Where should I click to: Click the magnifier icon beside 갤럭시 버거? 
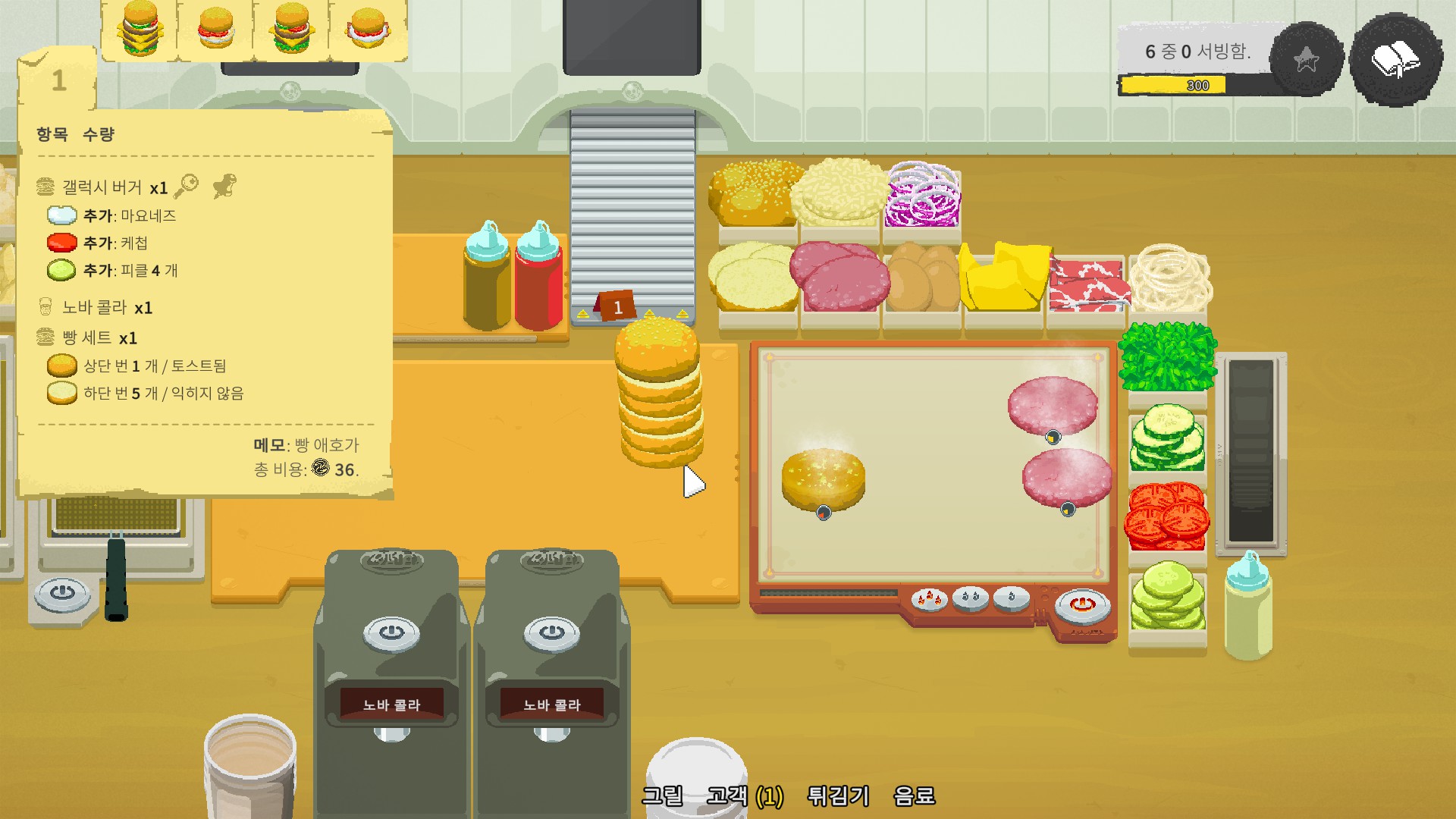click(x=186, y=186)
